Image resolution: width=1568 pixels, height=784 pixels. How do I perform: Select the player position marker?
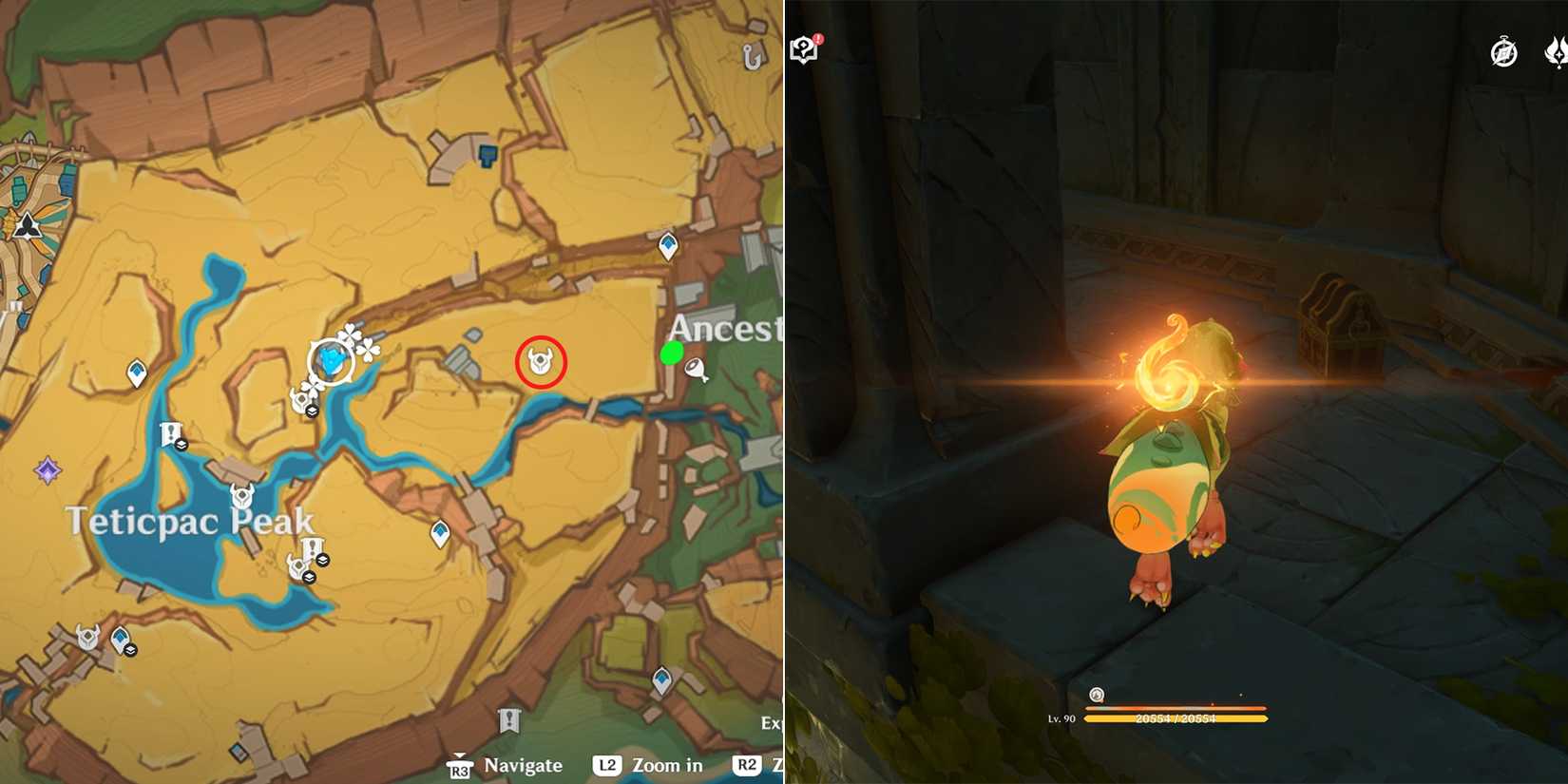pos(331,361)
